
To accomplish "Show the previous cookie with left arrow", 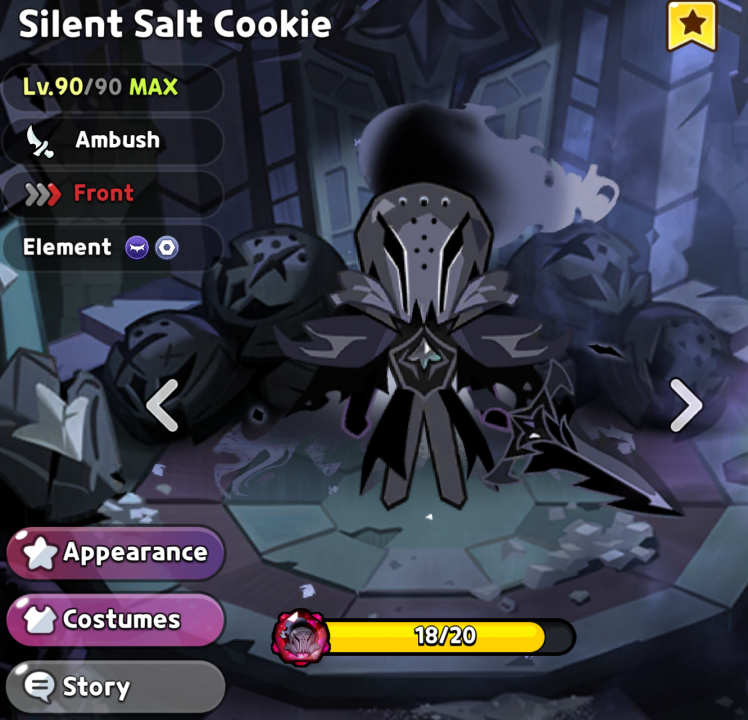I will coord(163,405).
